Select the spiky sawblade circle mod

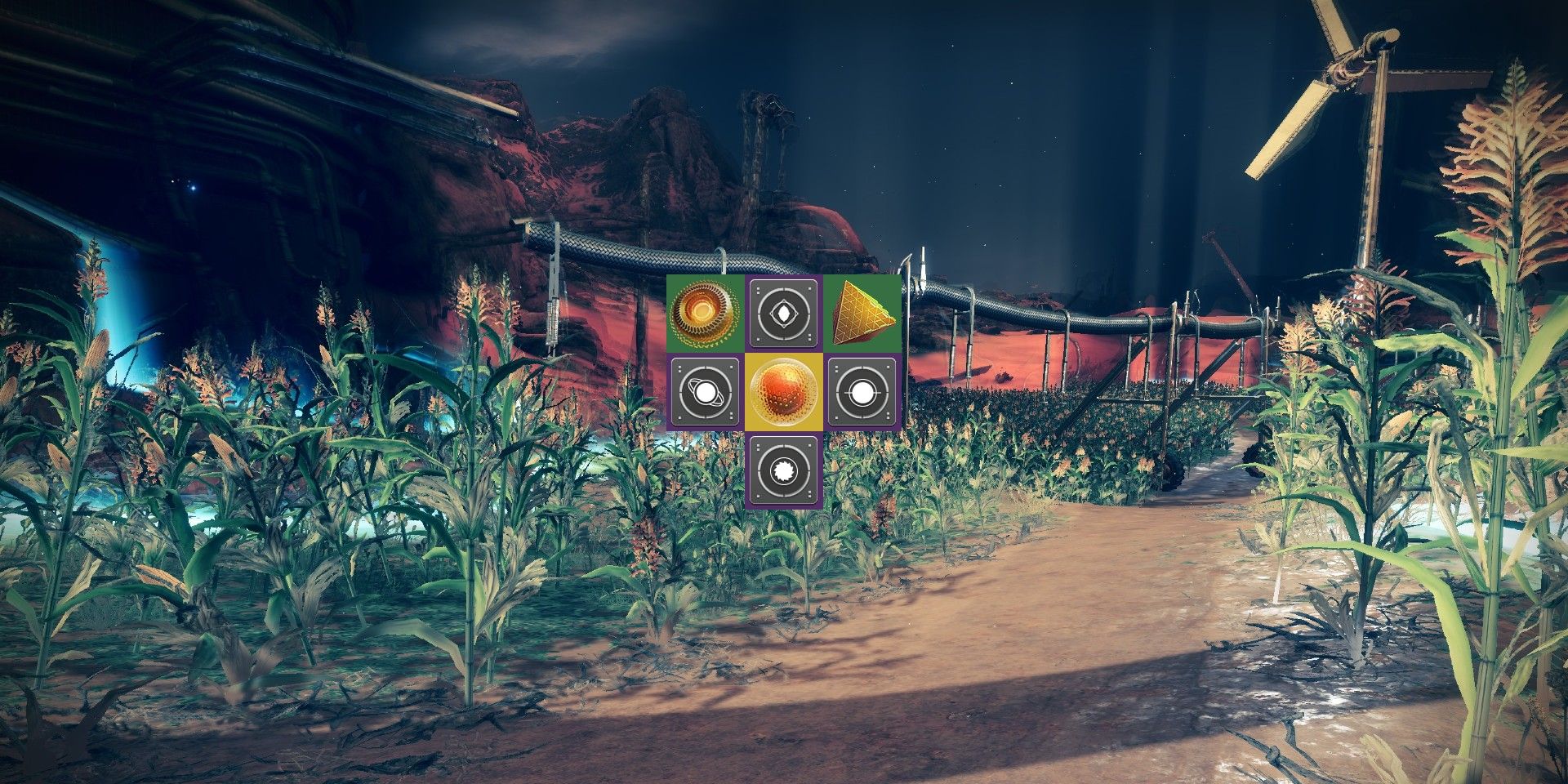(784, 471)
